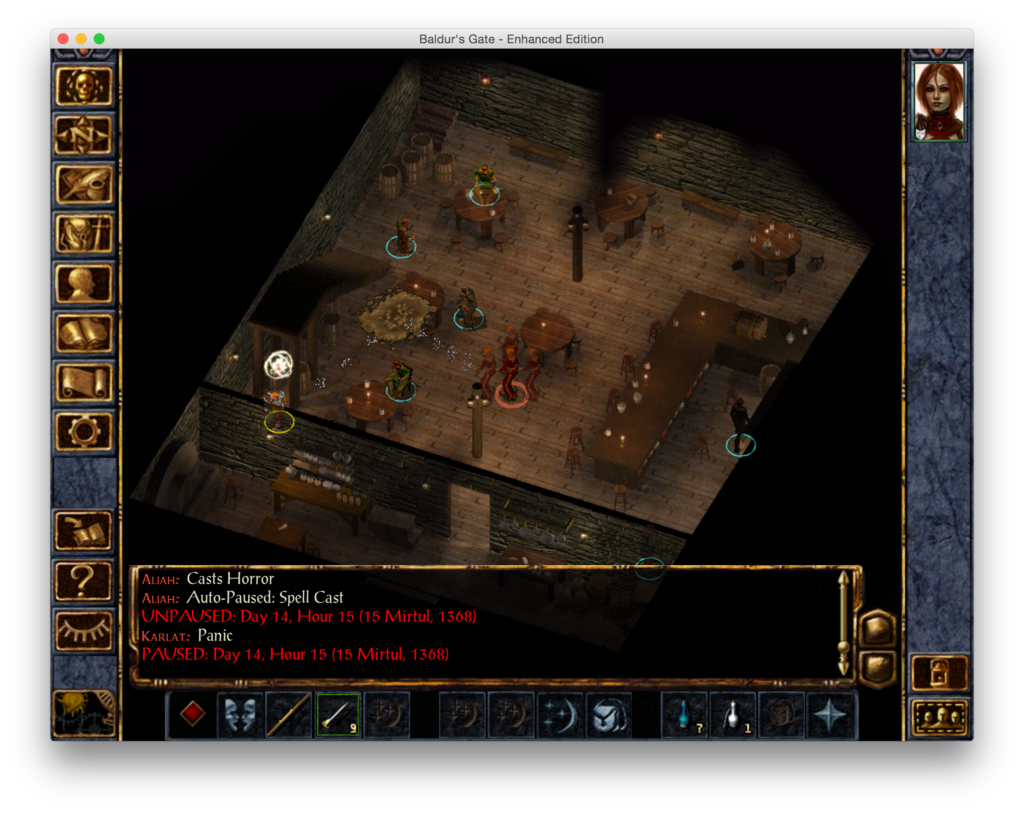The width and height of the screenshot is (1024, 813).
Task: Toggle the closed eye hide-interface button
Action: click(x=84, y=629)
